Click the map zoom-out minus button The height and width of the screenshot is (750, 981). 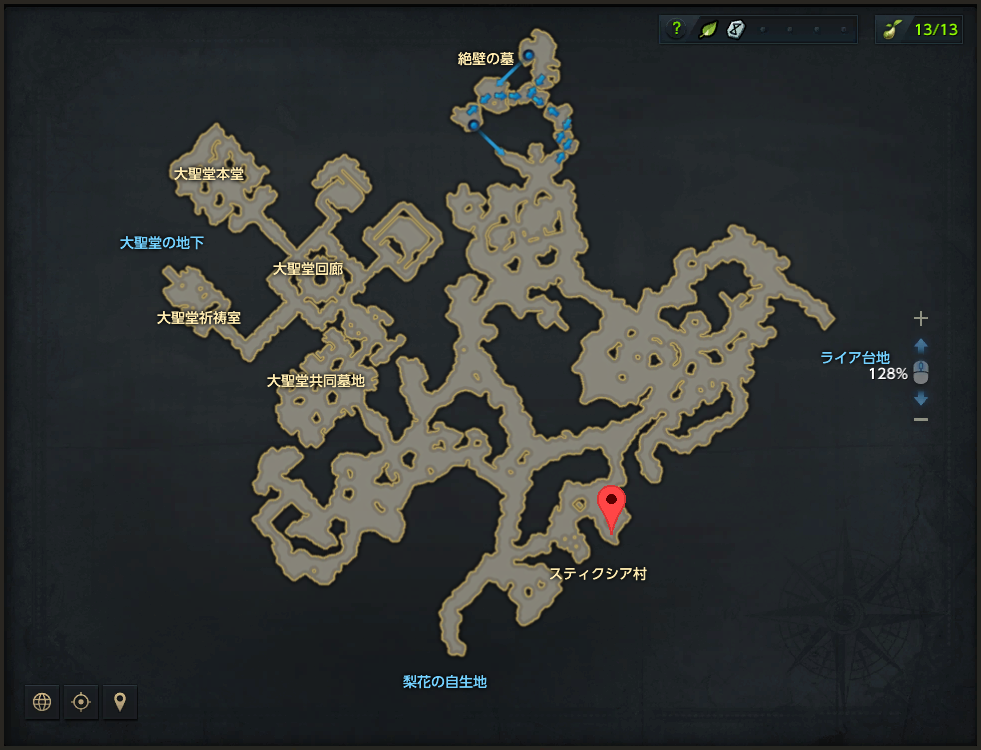[921, 419]
